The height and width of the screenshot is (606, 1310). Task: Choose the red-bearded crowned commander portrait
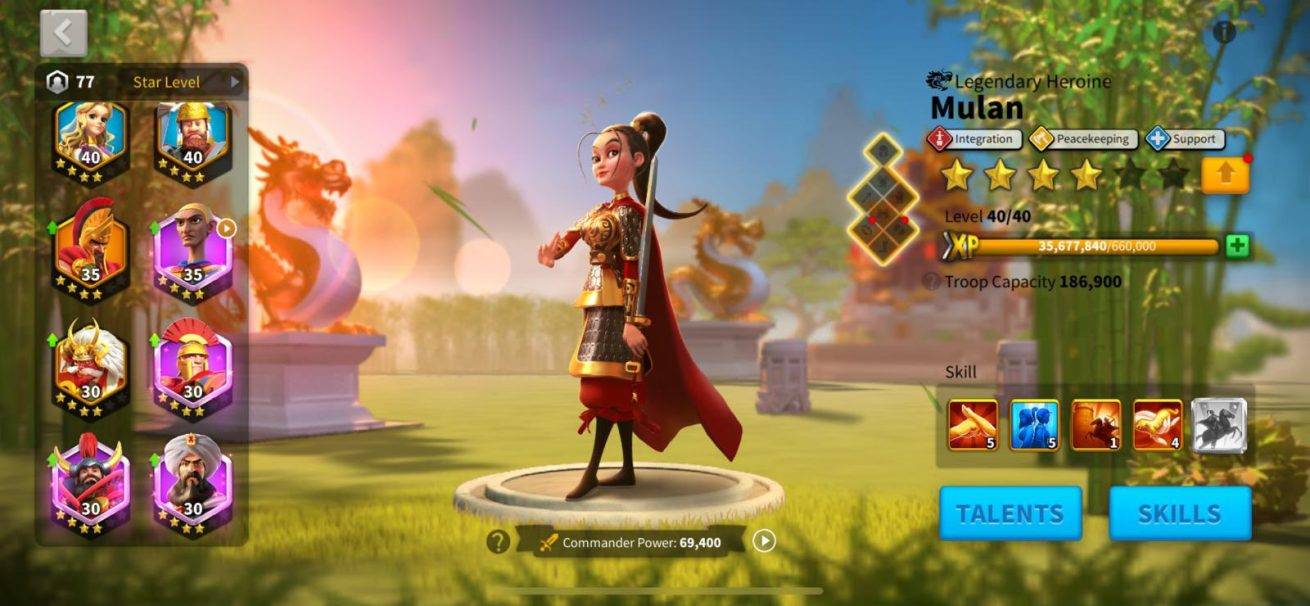(x=192, y=138)
